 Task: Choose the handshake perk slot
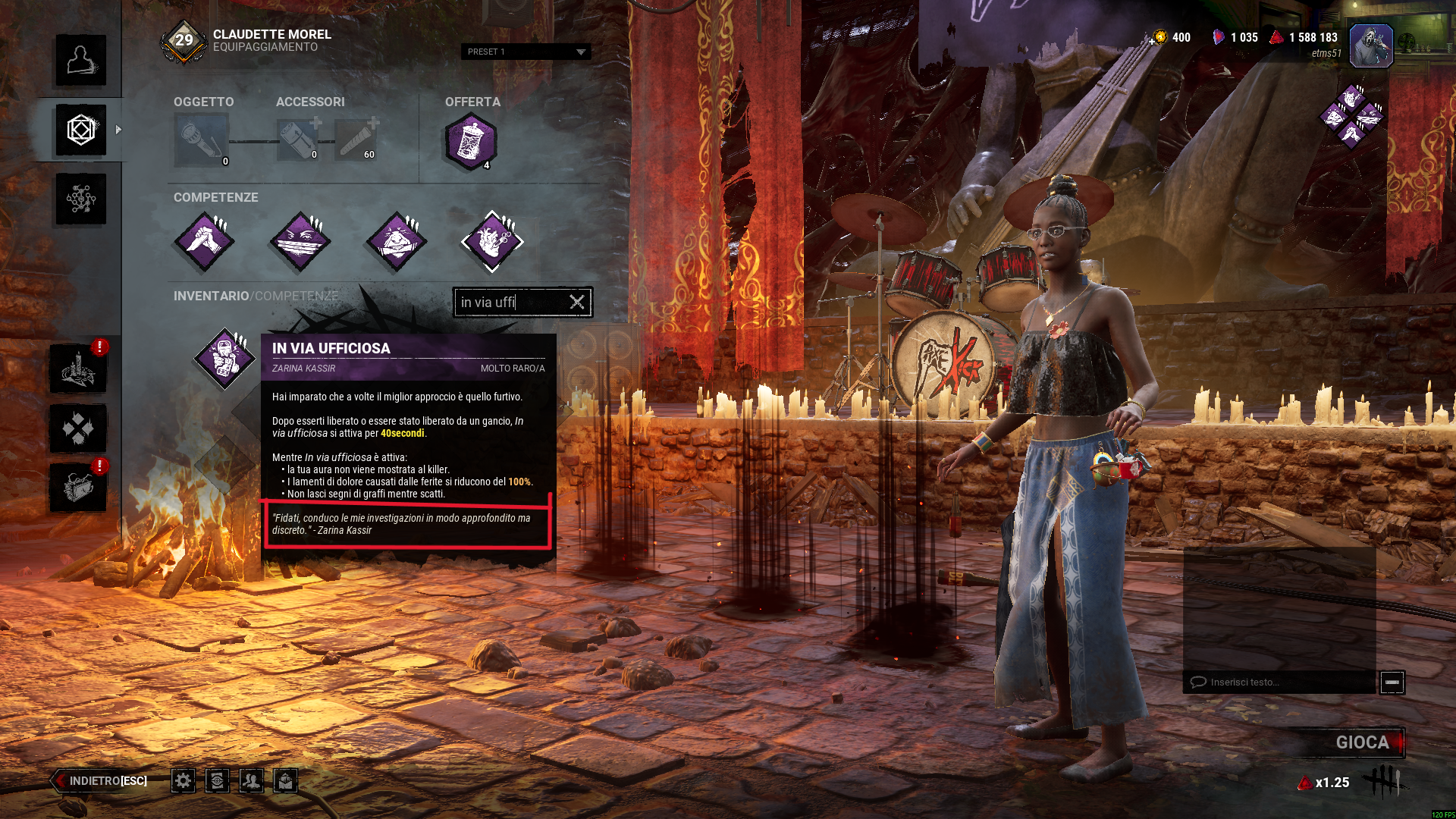pyautogui.click(x=204, y=241)
